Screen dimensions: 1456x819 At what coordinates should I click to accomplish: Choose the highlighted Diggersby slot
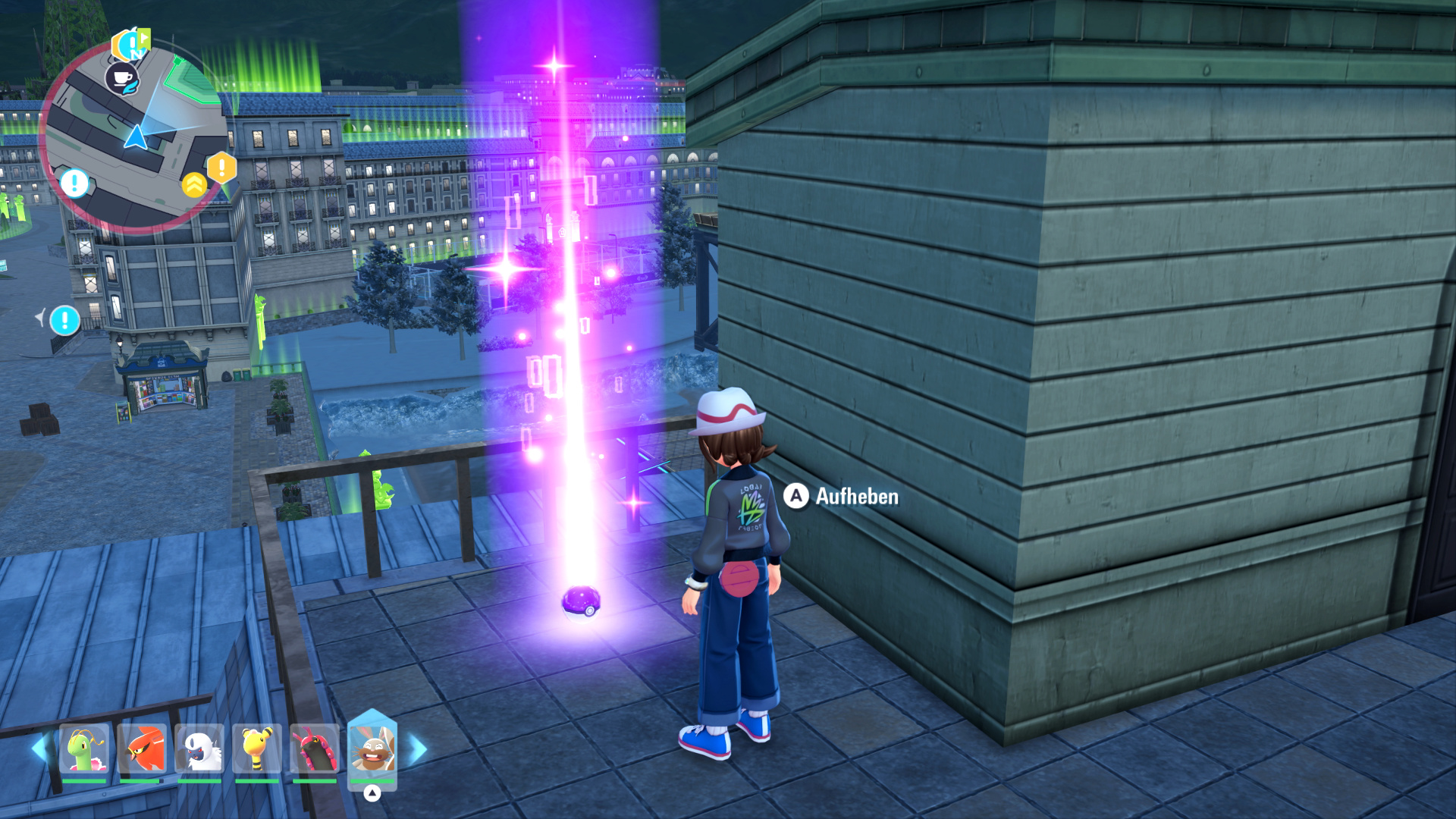[x=372, y=748]
